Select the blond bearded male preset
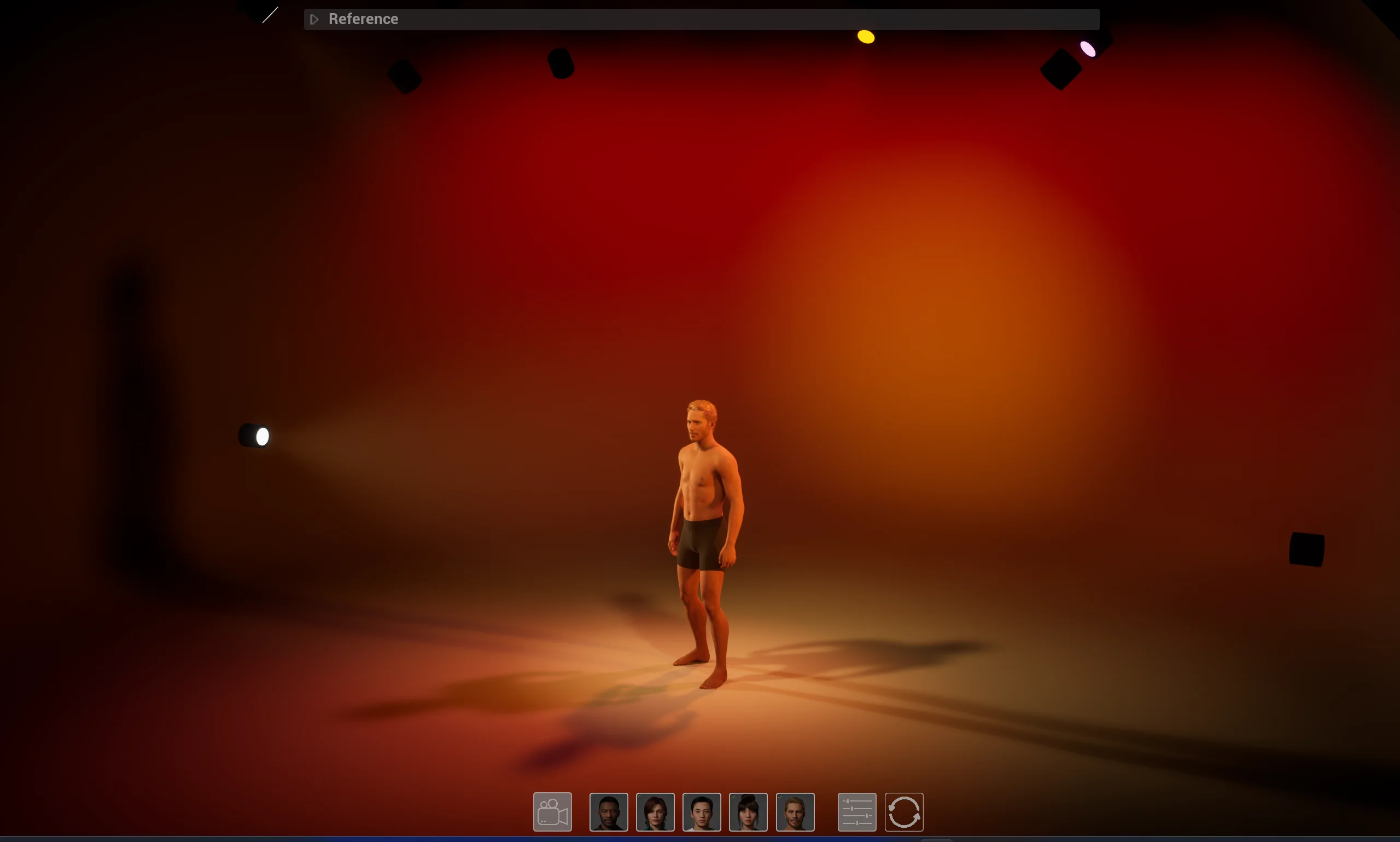 click(795, 812)
